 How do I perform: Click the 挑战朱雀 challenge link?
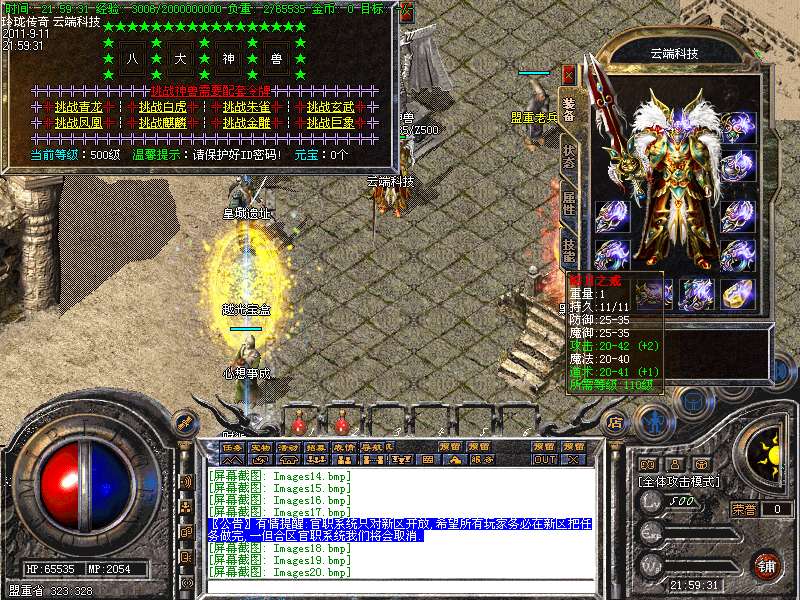click(246, 107)
